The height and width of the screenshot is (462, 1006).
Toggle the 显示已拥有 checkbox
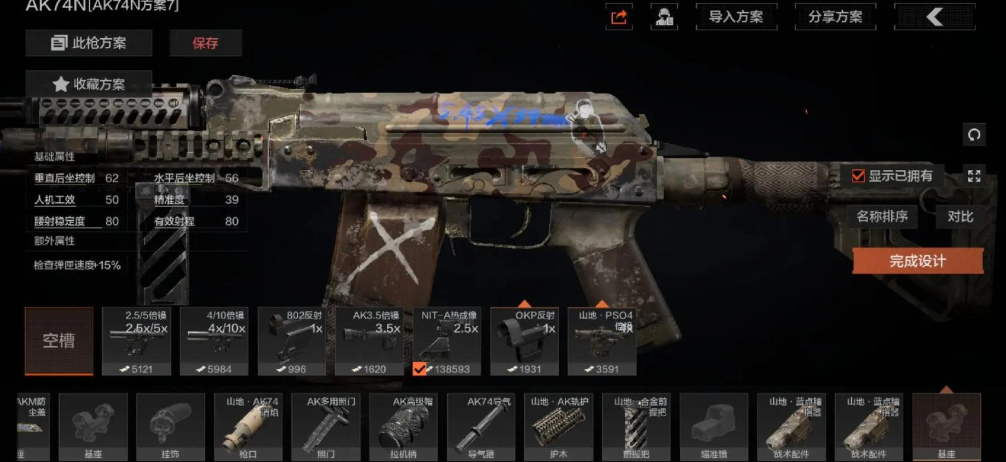click(858, 176)
